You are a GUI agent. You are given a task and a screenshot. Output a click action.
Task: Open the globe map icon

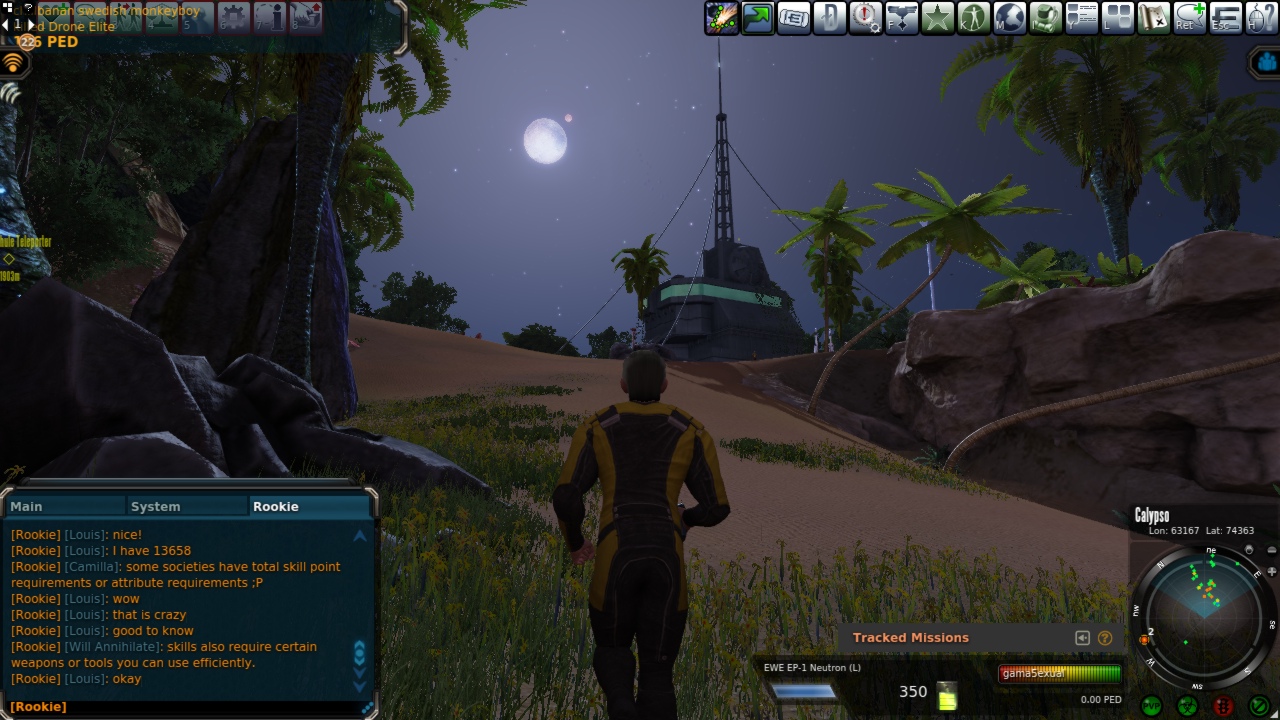1009,18
